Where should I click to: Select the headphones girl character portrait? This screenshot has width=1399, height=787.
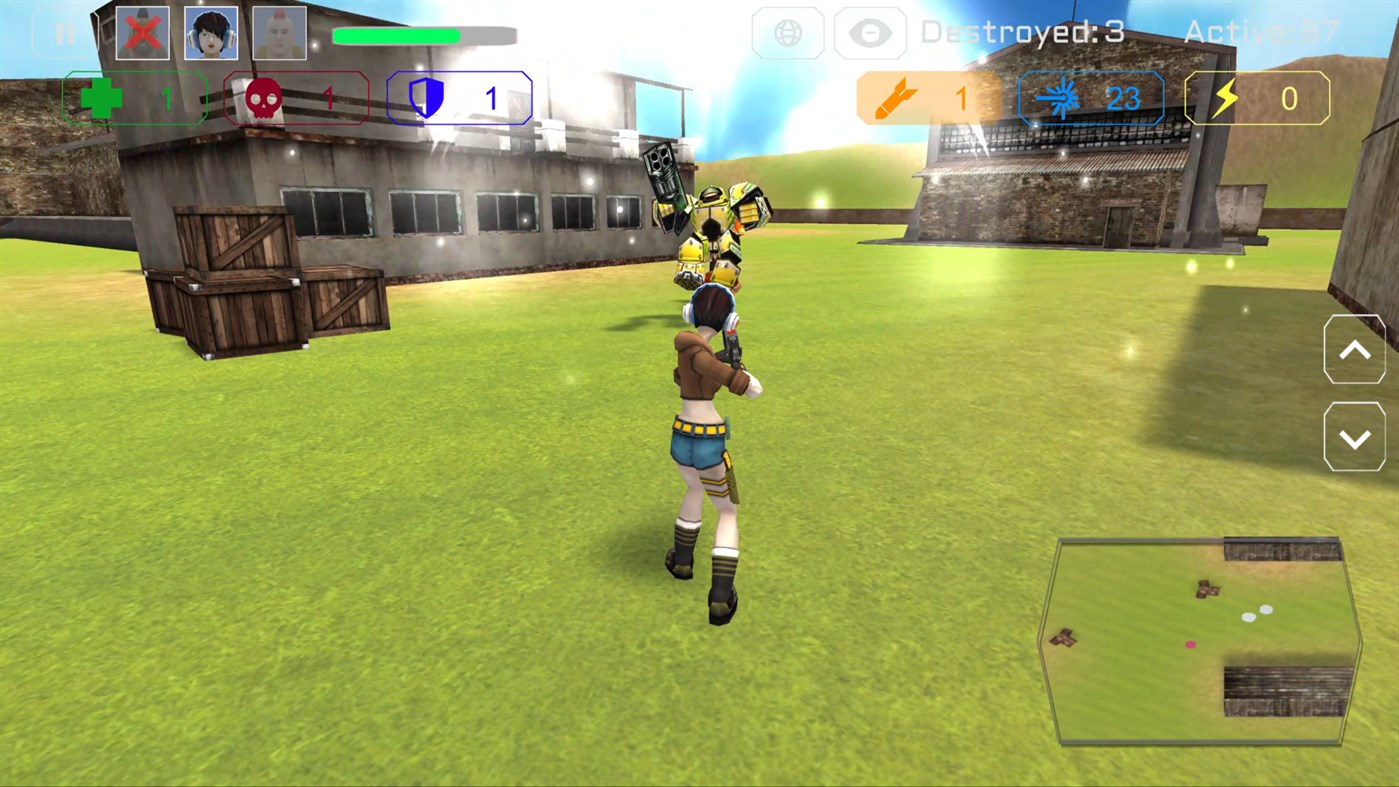211,32
